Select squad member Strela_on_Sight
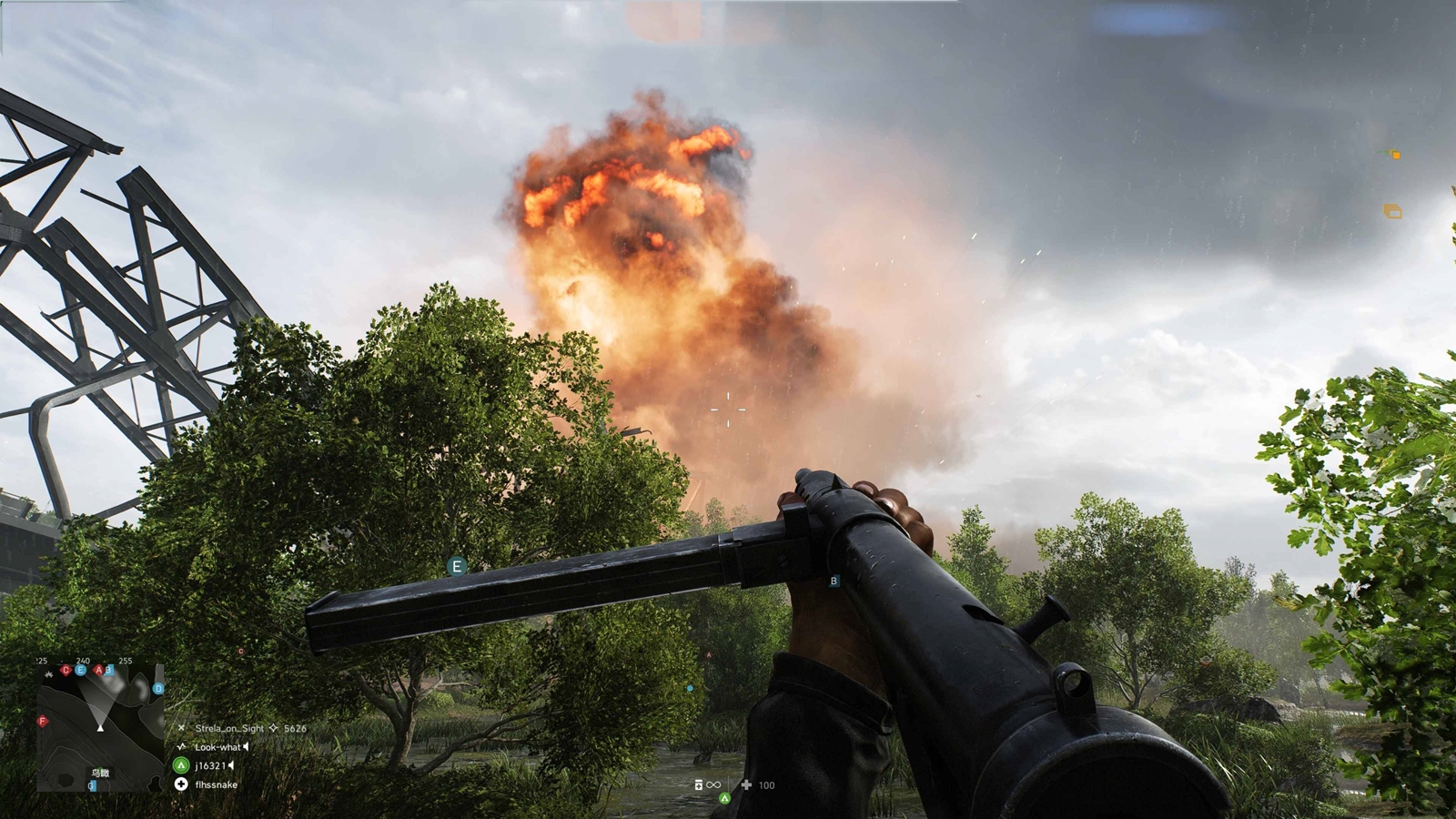Viewport: 1456px width, 819px height. tap(228, 728)
